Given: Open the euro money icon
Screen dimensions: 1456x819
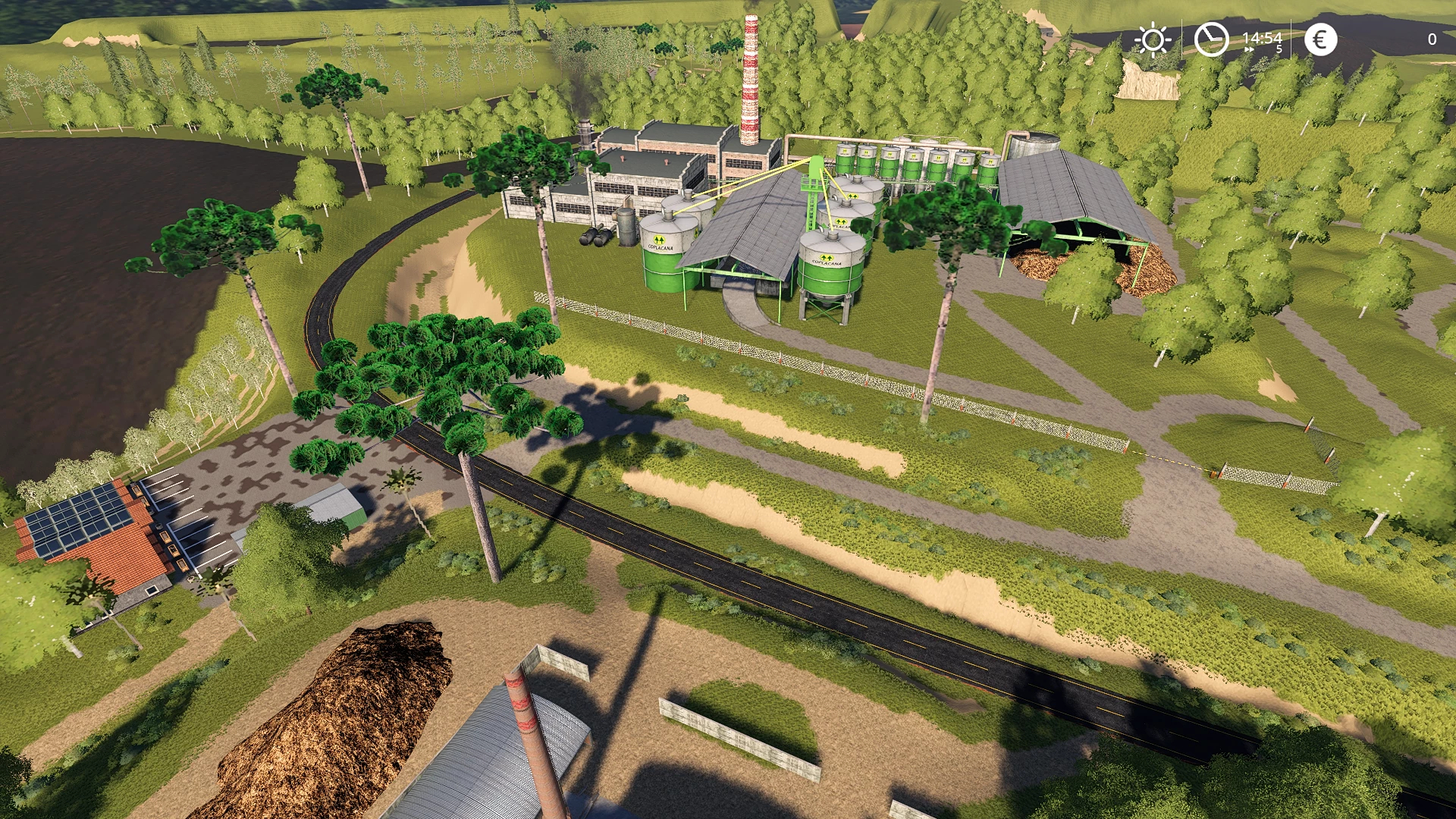Looking at the screenshot, I should pyautogui.click(x=1320, y=39).
